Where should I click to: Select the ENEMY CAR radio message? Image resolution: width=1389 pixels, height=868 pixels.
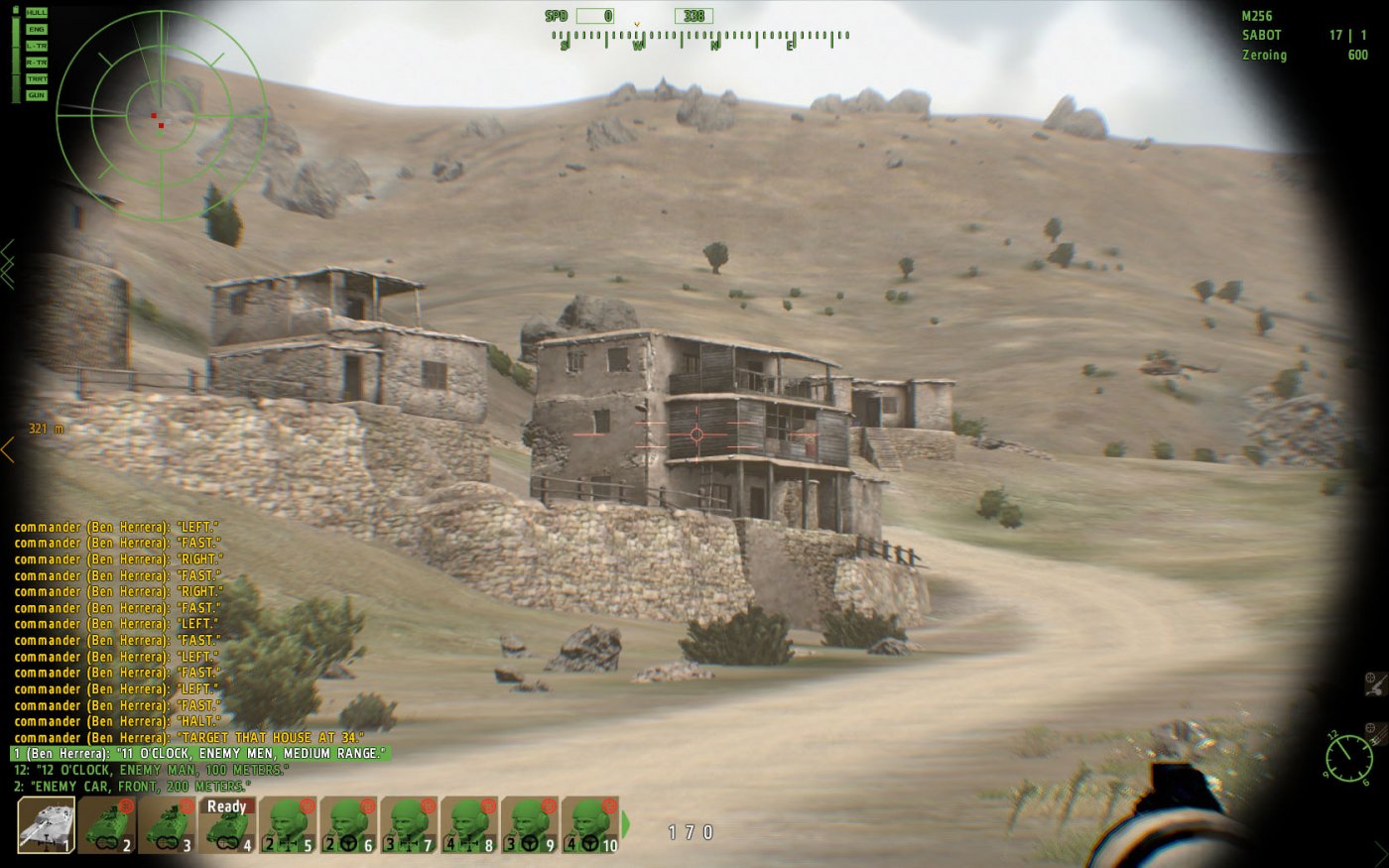click(129, 783)
